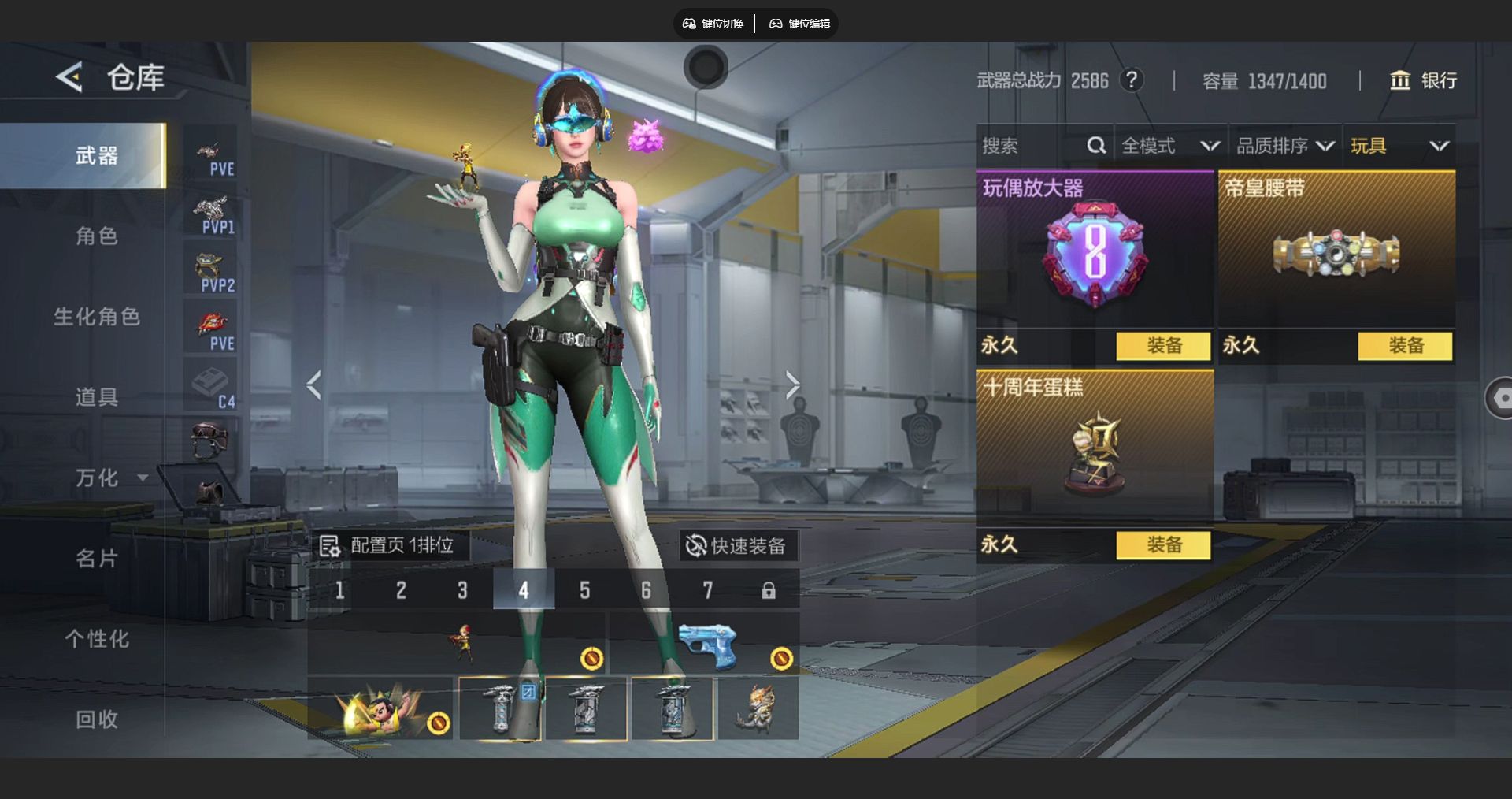Open the 品质排序 quality sort dropdown
This screenshot has height=799, width=1512.
(x=1284, y=146)
